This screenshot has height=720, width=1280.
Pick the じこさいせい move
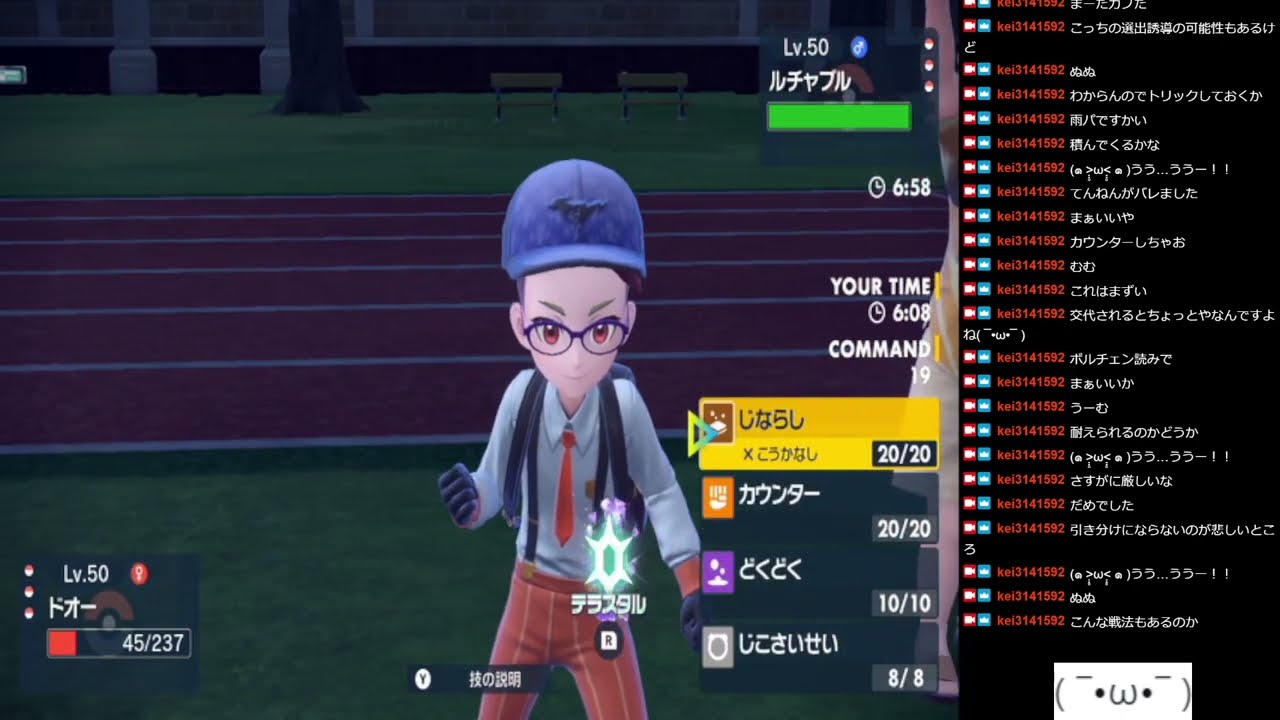pos(818,657)
